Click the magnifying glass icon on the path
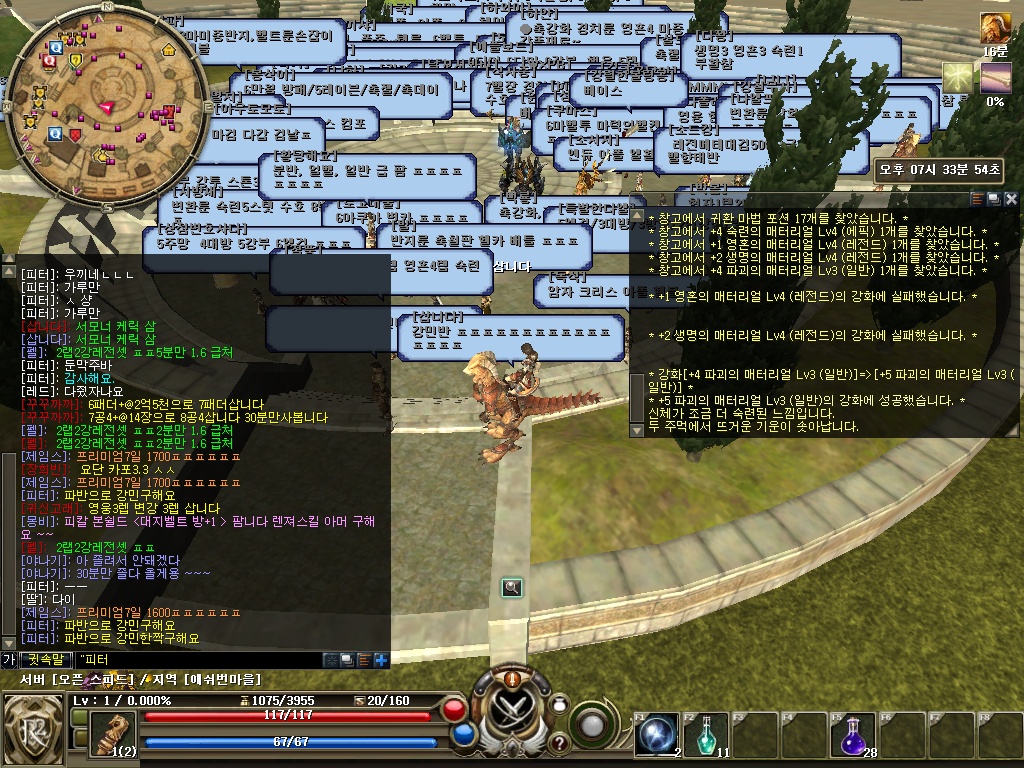Viewport: 1024px width, 768px height. click(x=512, y=587)
